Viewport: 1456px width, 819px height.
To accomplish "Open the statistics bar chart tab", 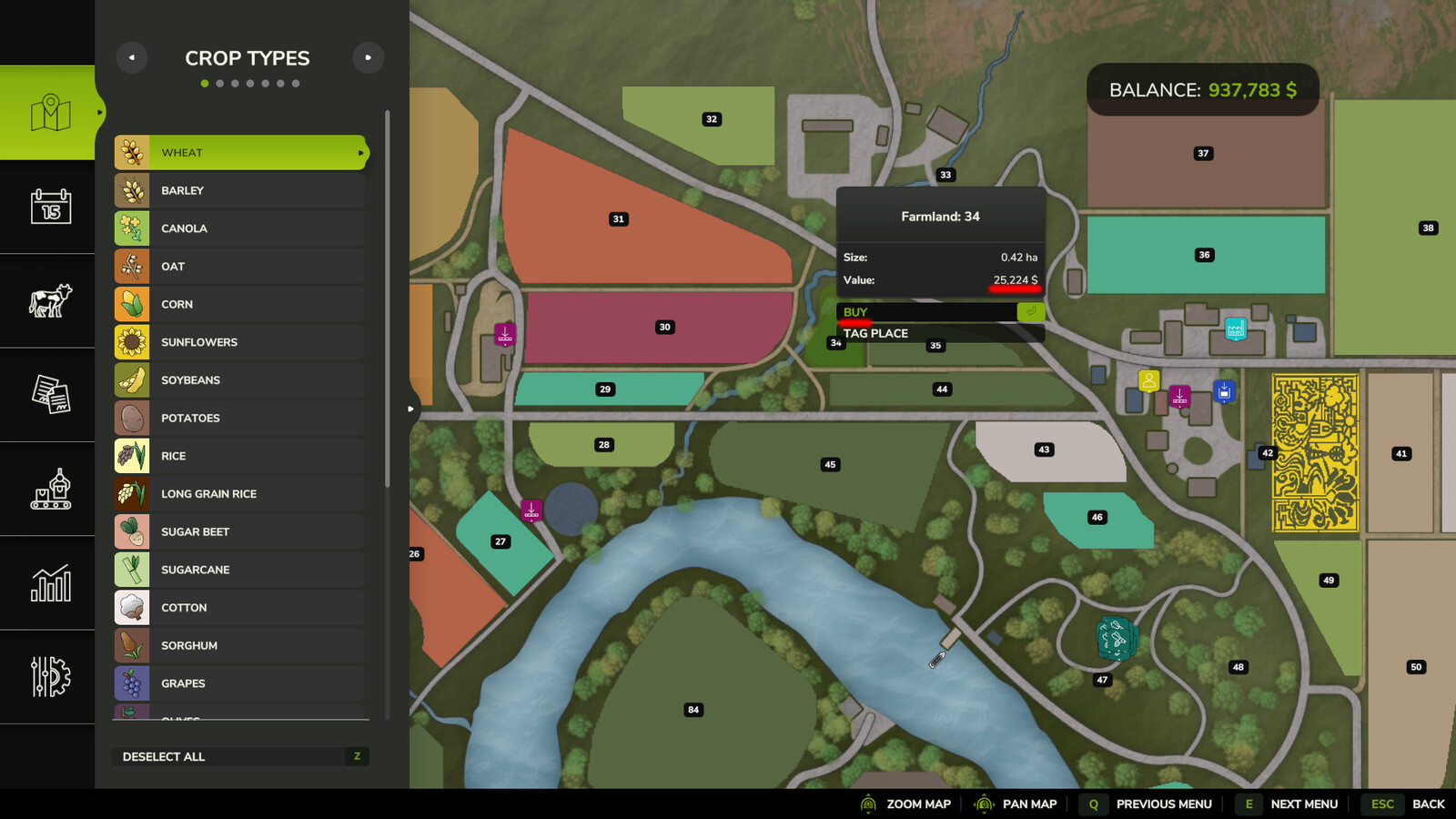I will (50, 583).
